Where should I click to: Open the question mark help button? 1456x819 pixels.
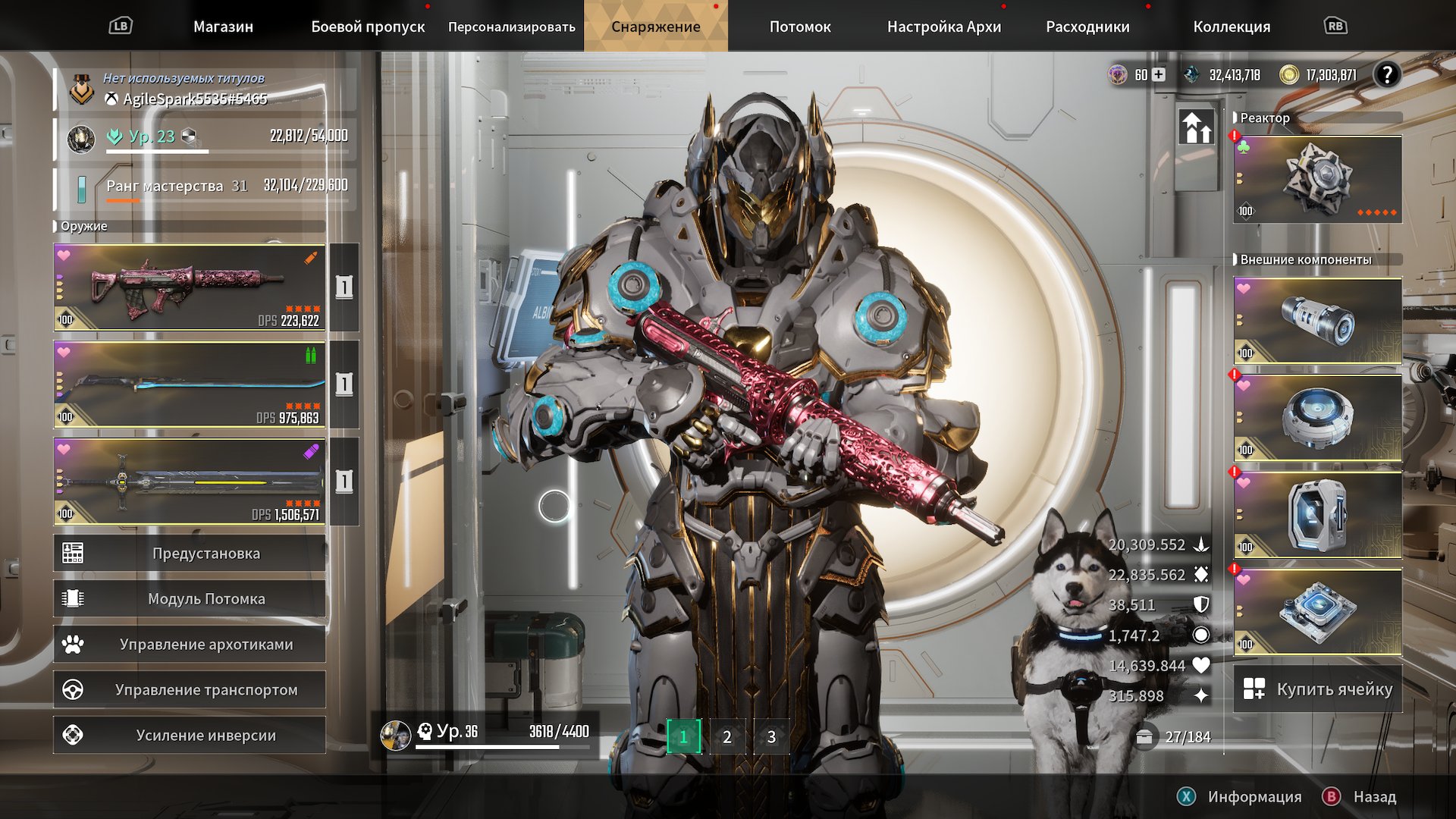click(1387, 74)
